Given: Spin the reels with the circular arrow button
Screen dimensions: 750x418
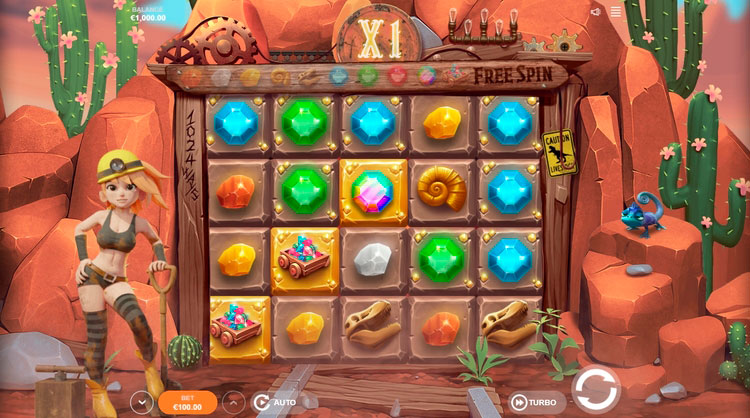Looking at the screenshot, I should pyautogui.click(x=596, y=388).
